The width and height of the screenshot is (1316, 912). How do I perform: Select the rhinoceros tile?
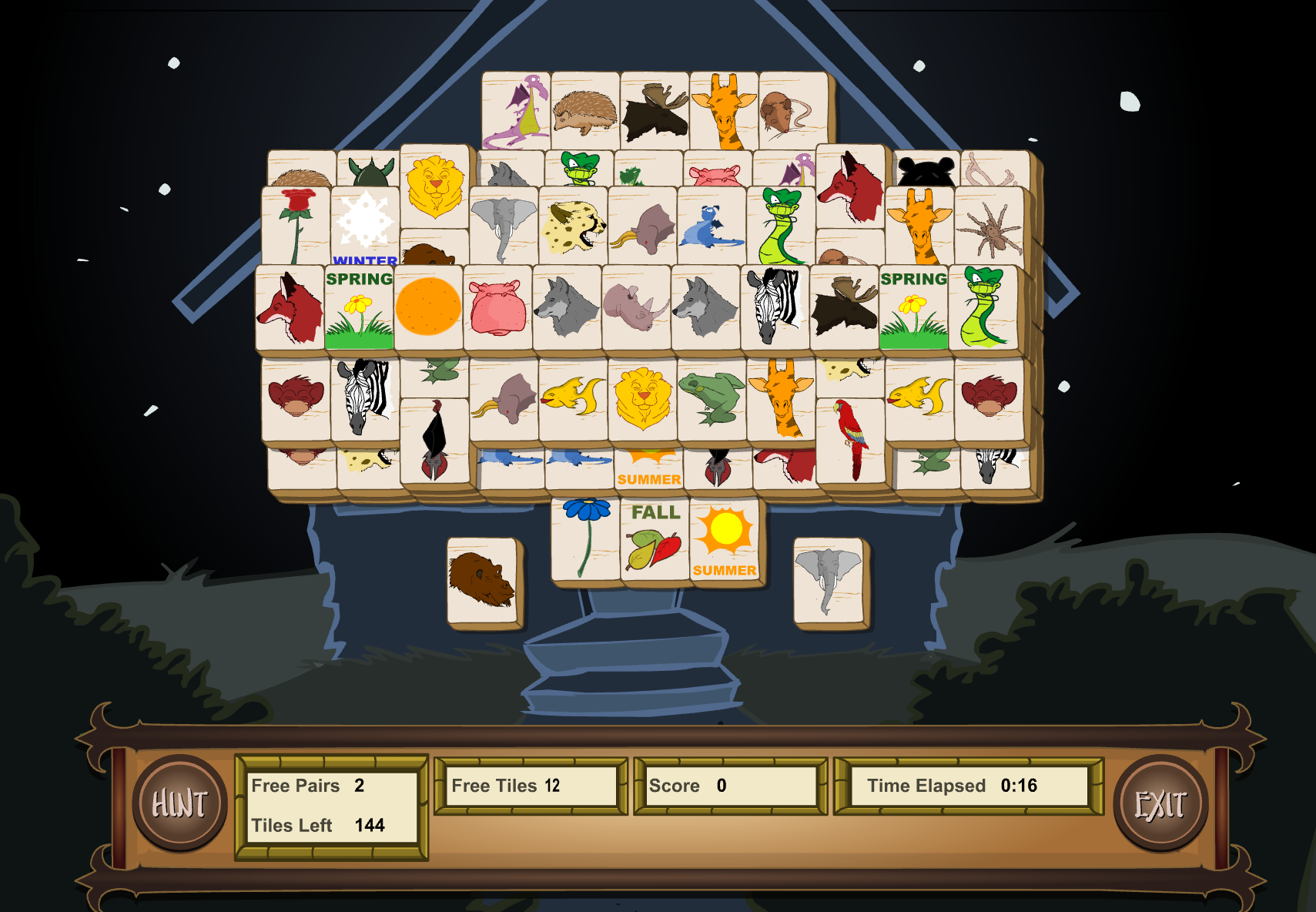[x=636, y=307]
